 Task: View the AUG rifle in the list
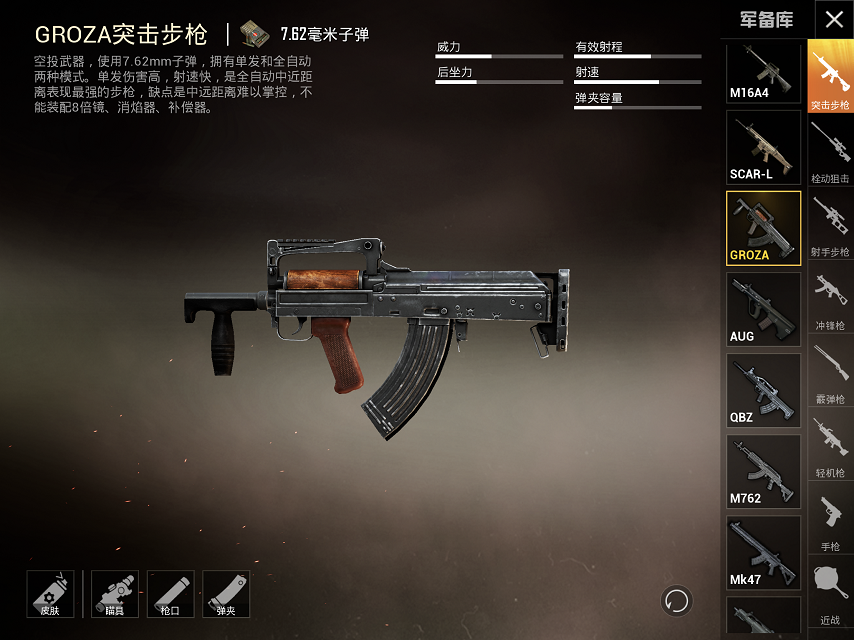pyautogui.click(x=763, y=309)
